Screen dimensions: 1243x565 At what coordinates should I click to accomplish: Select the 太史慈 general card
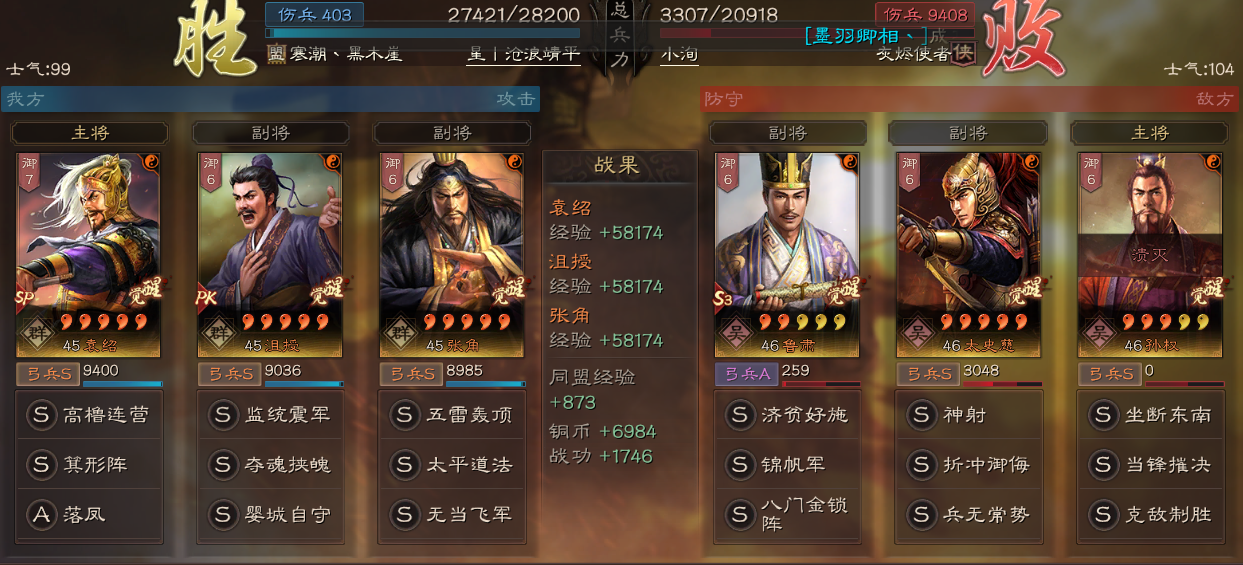969,255
